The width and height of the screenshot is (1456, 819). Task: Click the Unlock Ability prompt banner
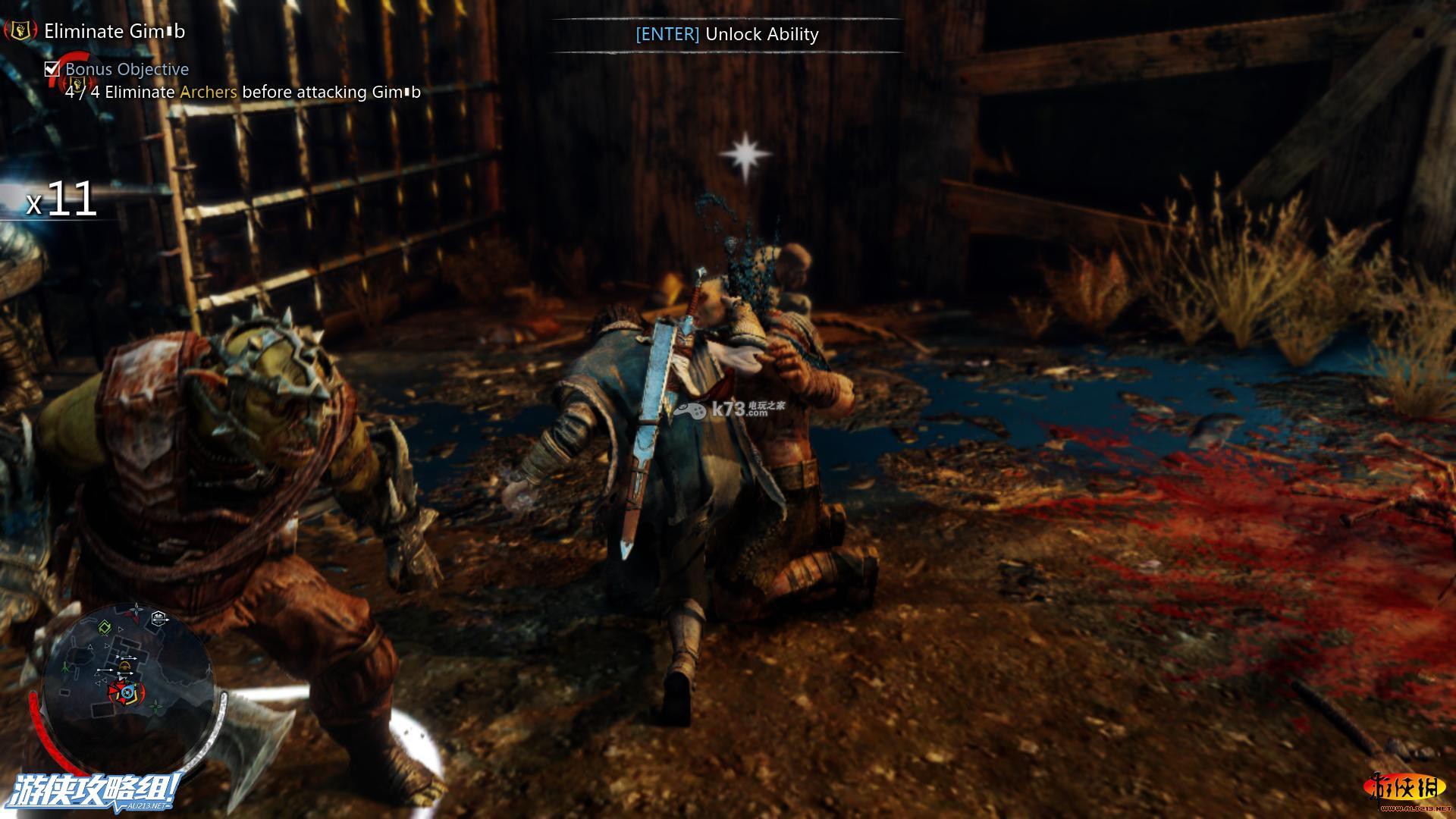pos(726,34)
